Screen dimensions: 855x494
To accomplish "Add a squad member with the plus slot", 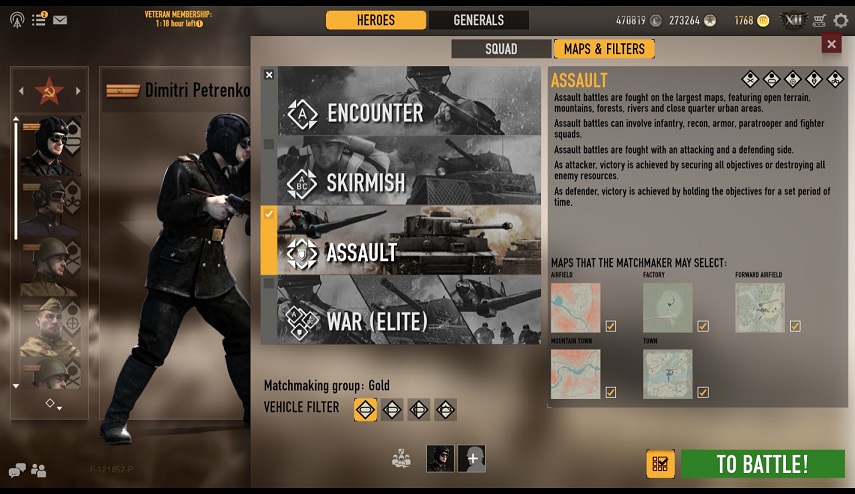I will 471,458.
